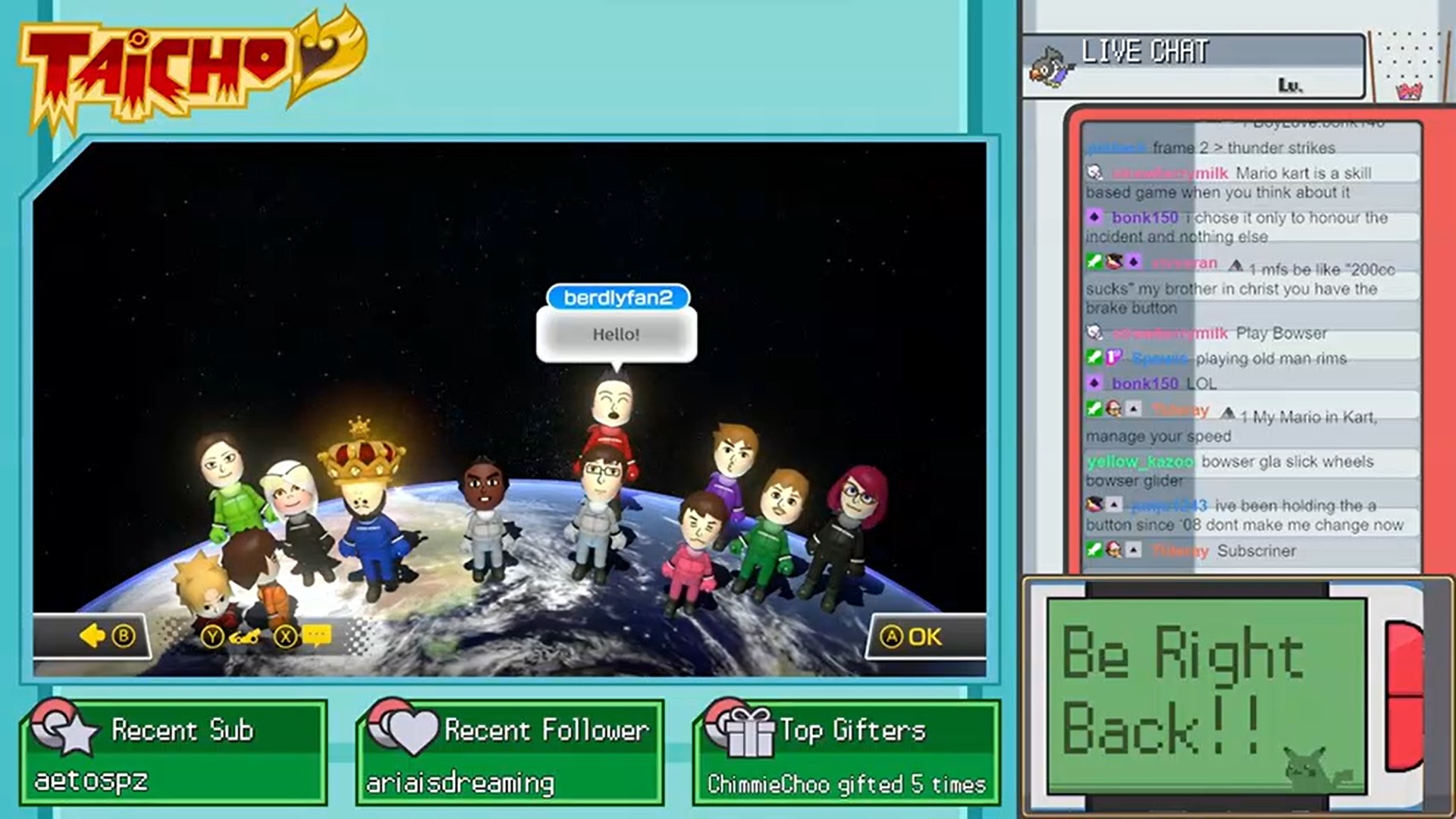The width and height of the screenshot is (1456, 819).
Task: Open the Recent Follower panel
Action: (510, 752)
